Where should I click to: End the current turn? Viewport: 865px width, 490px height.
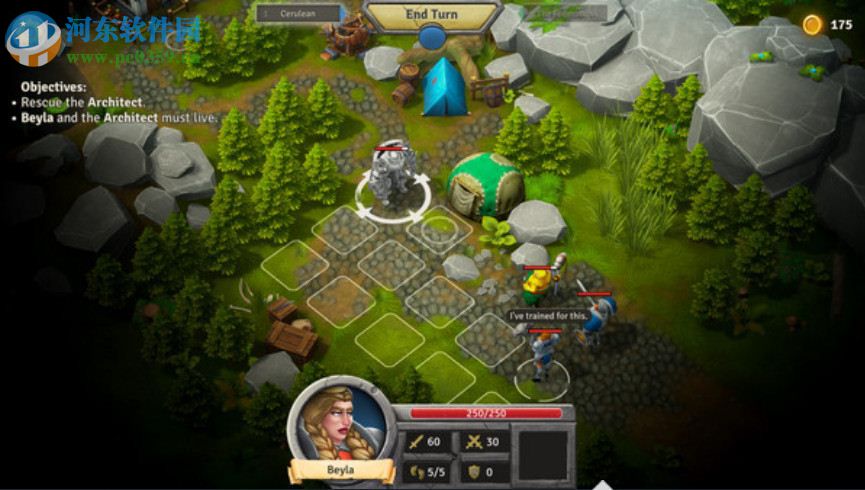click(432, 16)
